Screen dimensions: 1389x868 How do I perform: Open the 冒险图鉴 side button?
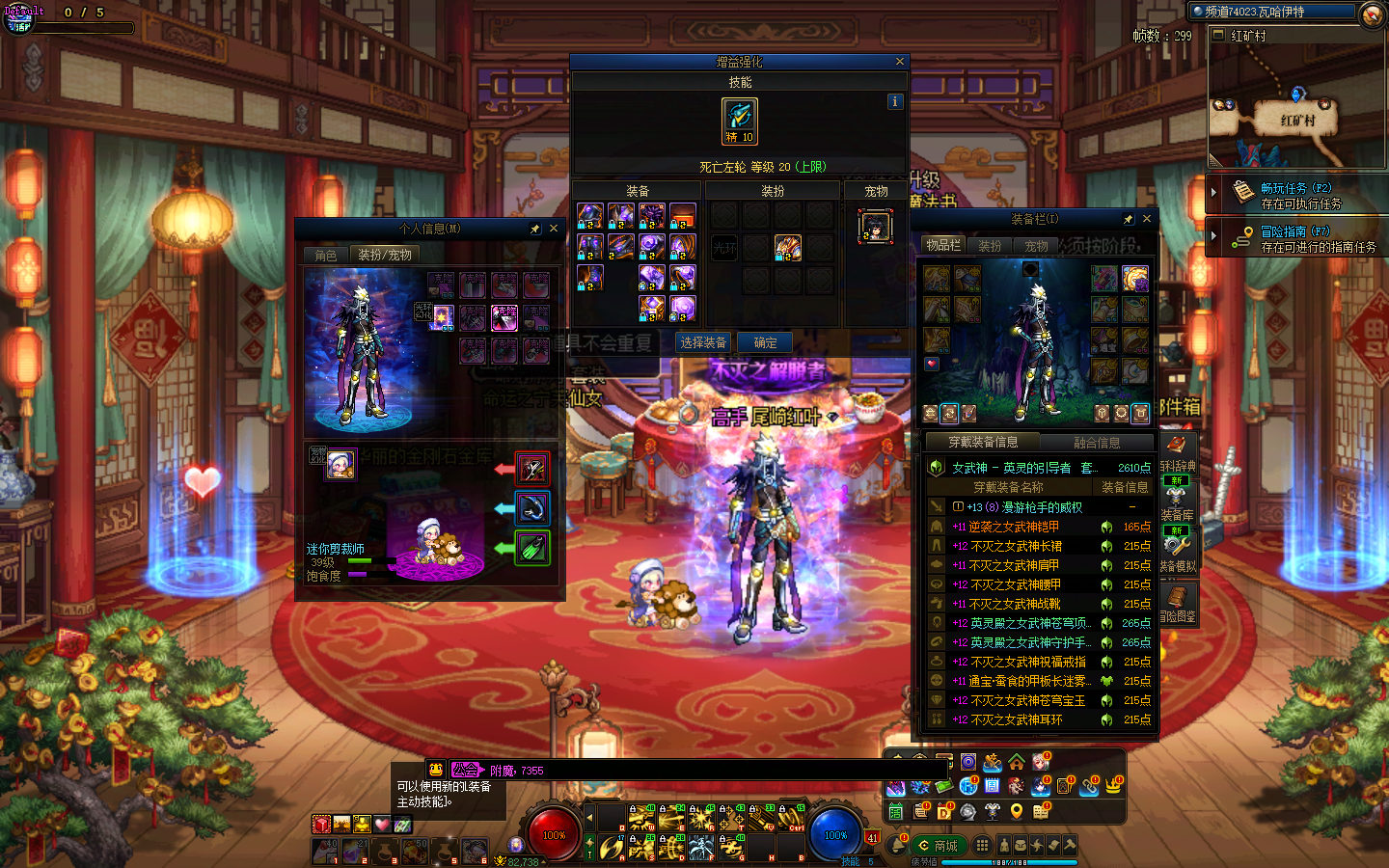click(x=1178, y=603)
